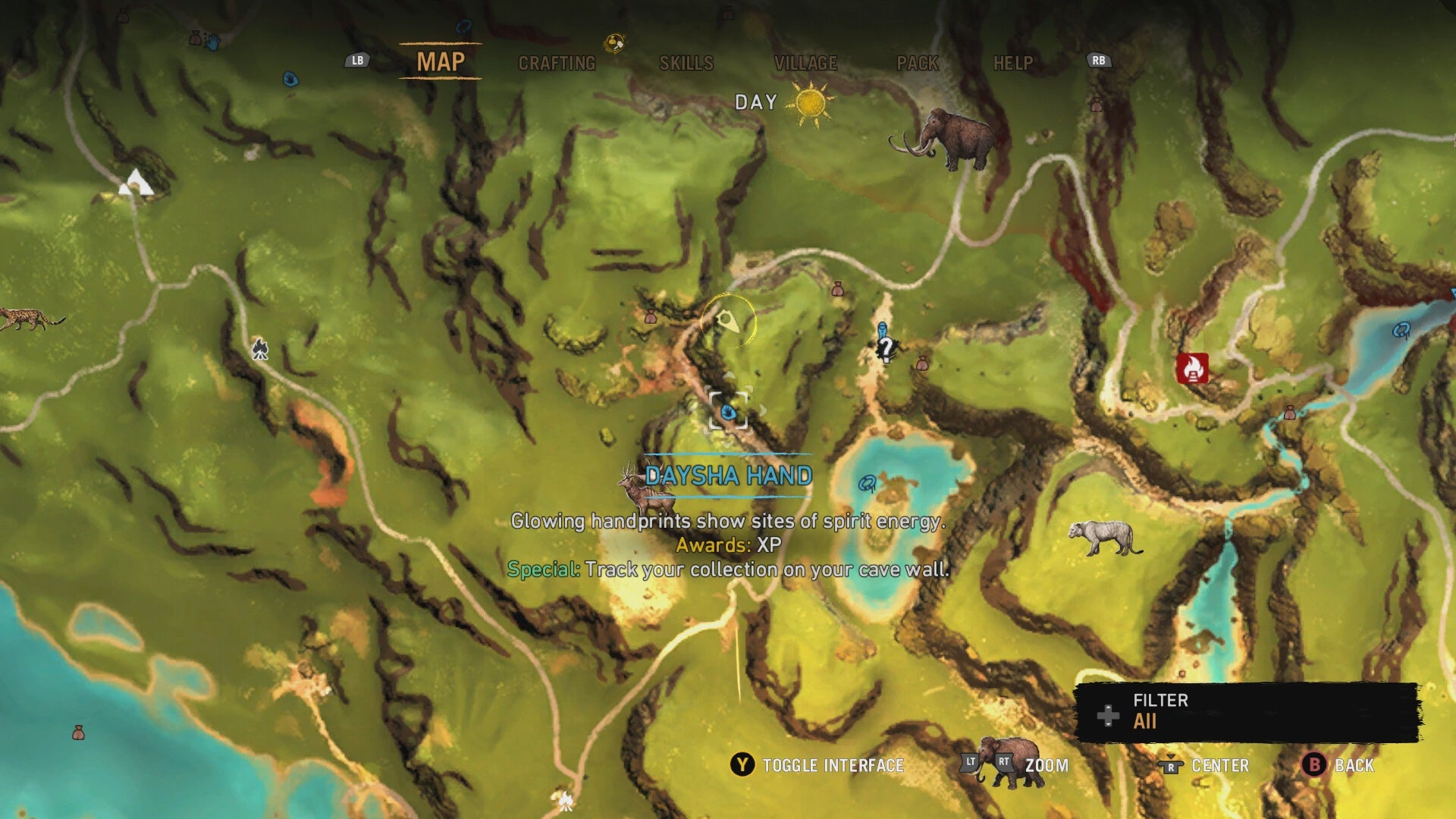Select the Daysha Hand collectible icon
Viewport: 1456px width, 819px height.
730,413
